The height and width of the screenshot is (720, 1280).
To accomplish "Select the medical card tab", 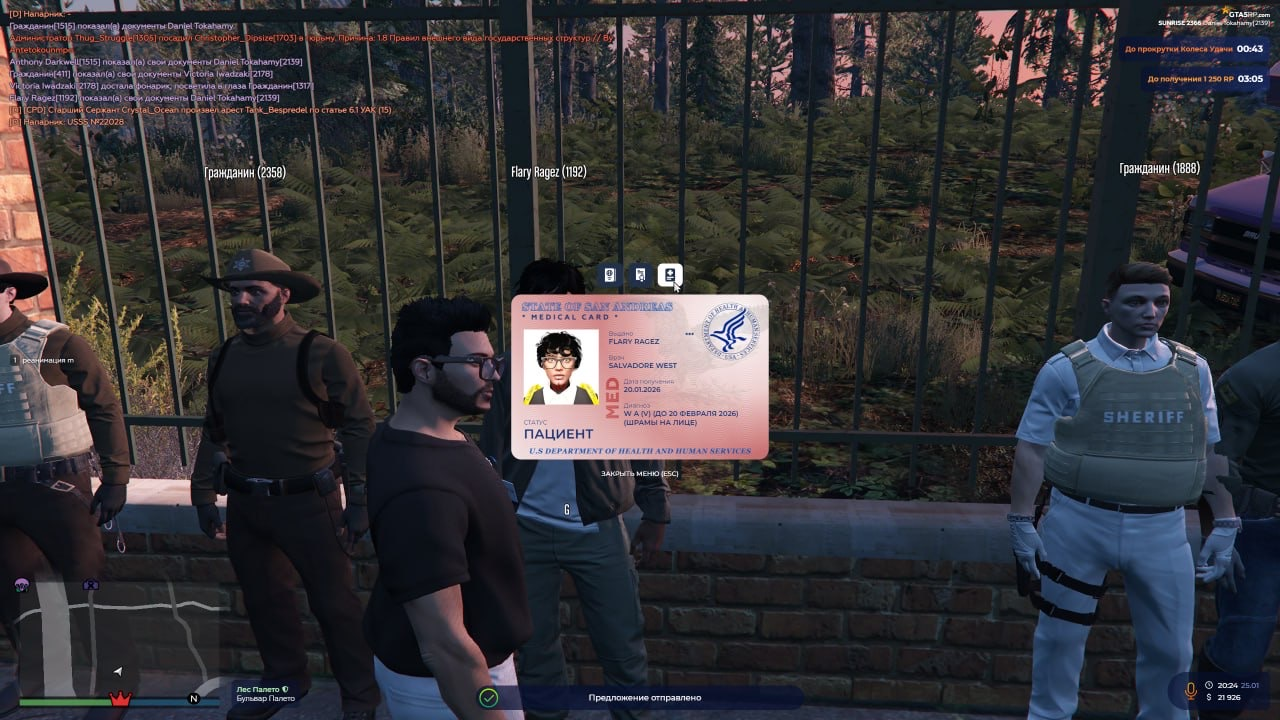I will point(670,275).
